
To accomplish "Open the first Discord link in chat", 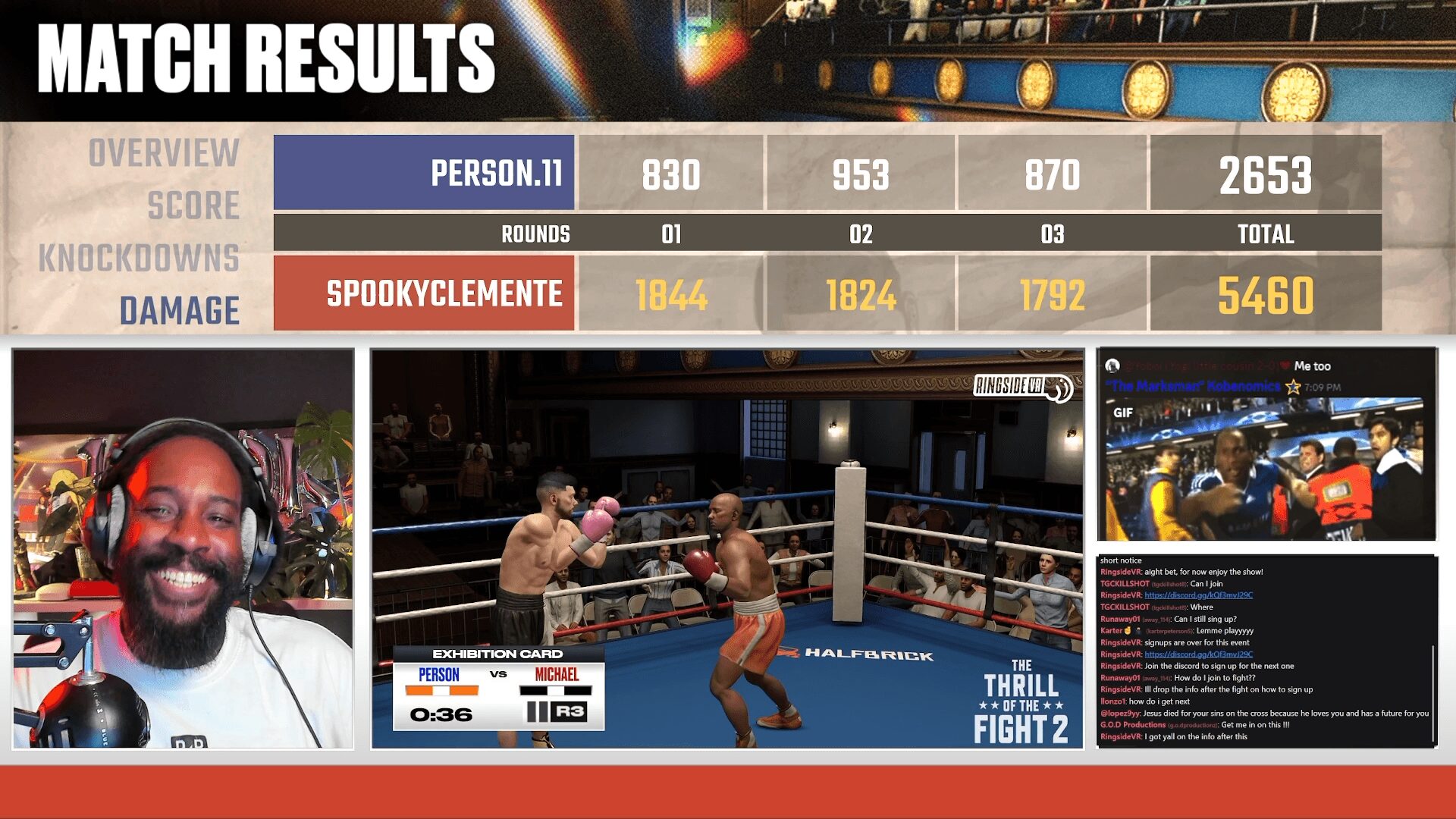I will 1198,595.
